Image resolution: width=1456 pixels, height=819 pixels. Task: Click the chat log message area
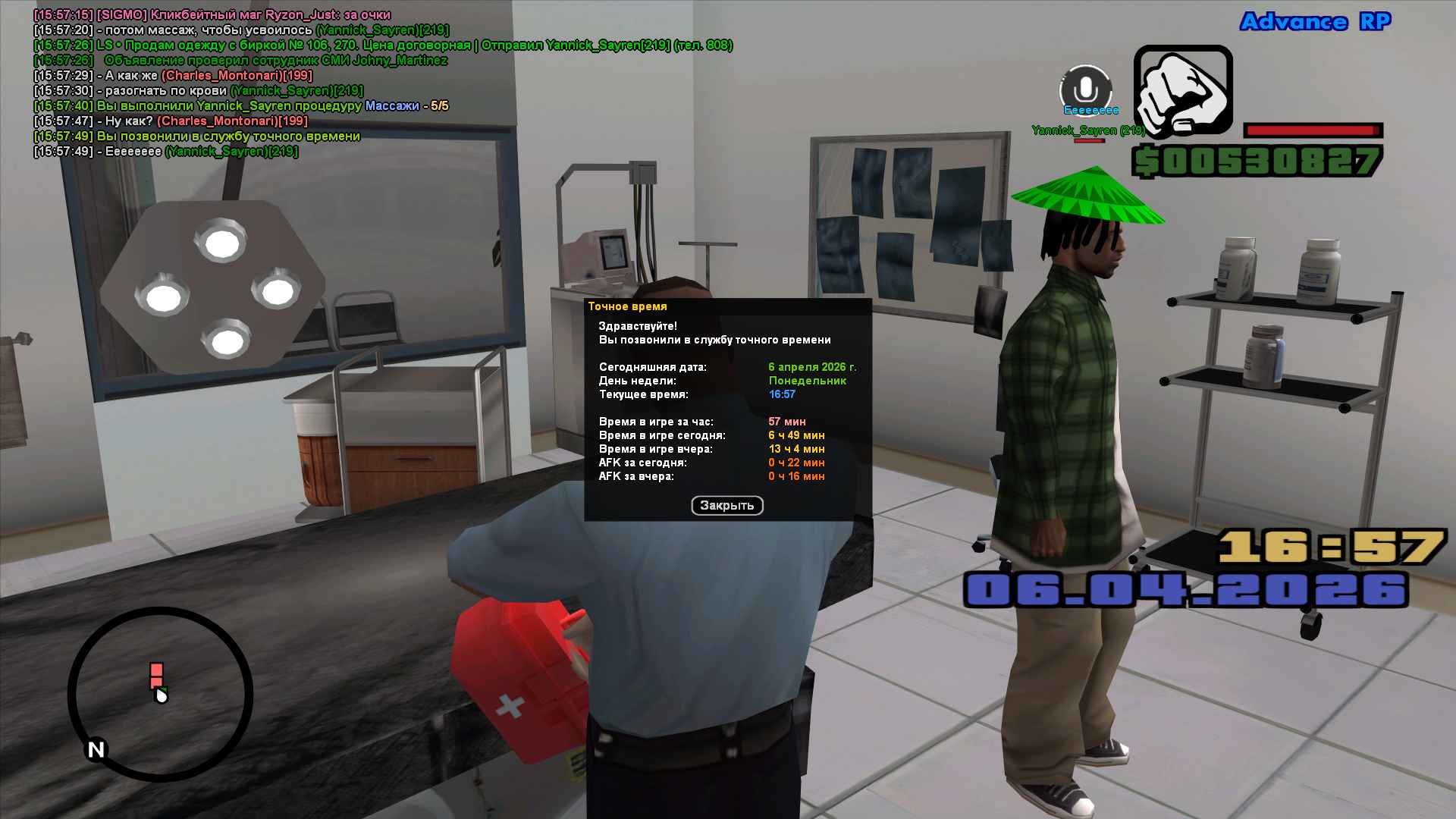coord(303,83)
